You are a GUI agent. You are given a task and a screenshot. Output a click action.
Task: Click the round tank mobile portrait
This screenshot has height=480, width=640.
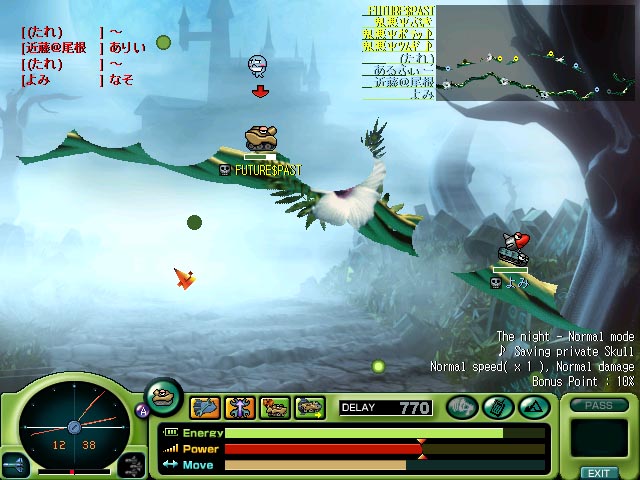pos(164,397)
